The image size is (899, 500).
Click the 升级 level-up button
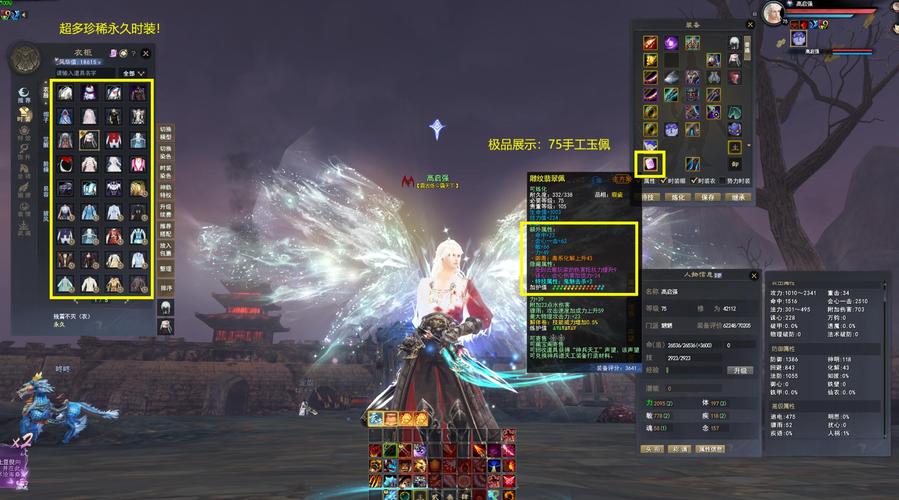click(741, 369)
